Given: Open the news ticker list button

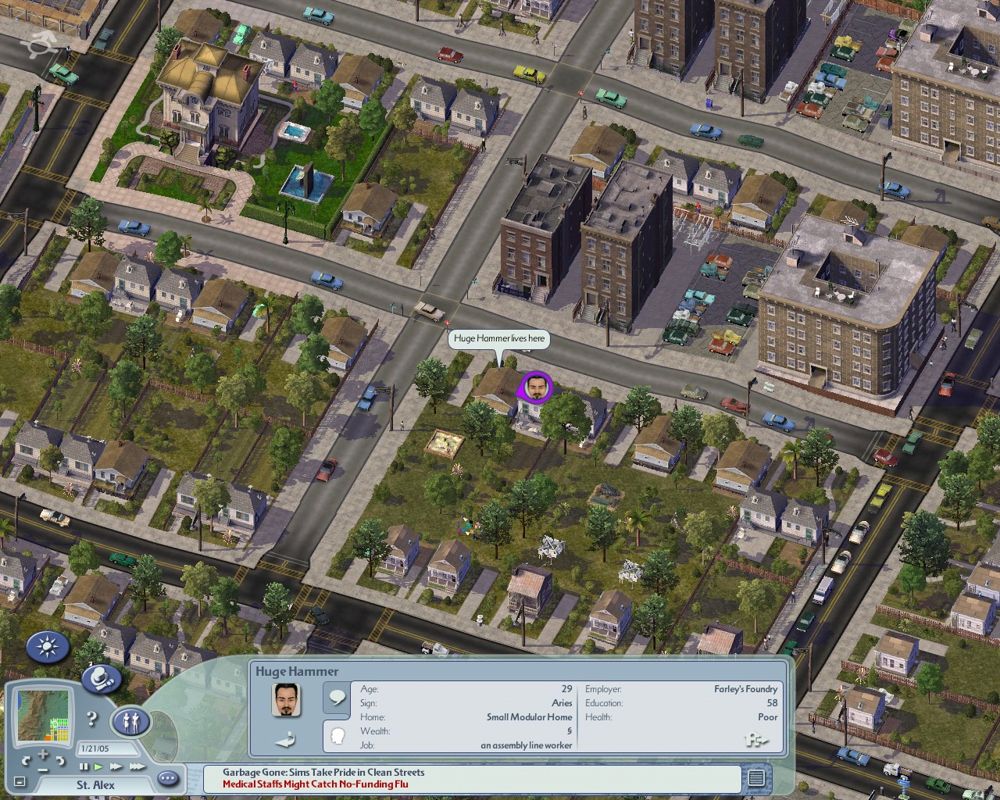Looking at the screenshot, I should pyautogui.click(x=757, y=778).
